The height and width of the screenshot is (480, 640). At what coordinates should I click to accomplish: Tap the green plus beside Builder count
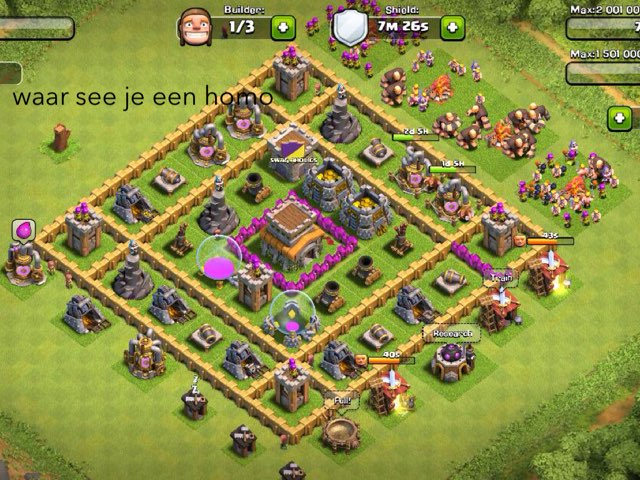click(x=284, y=27)
